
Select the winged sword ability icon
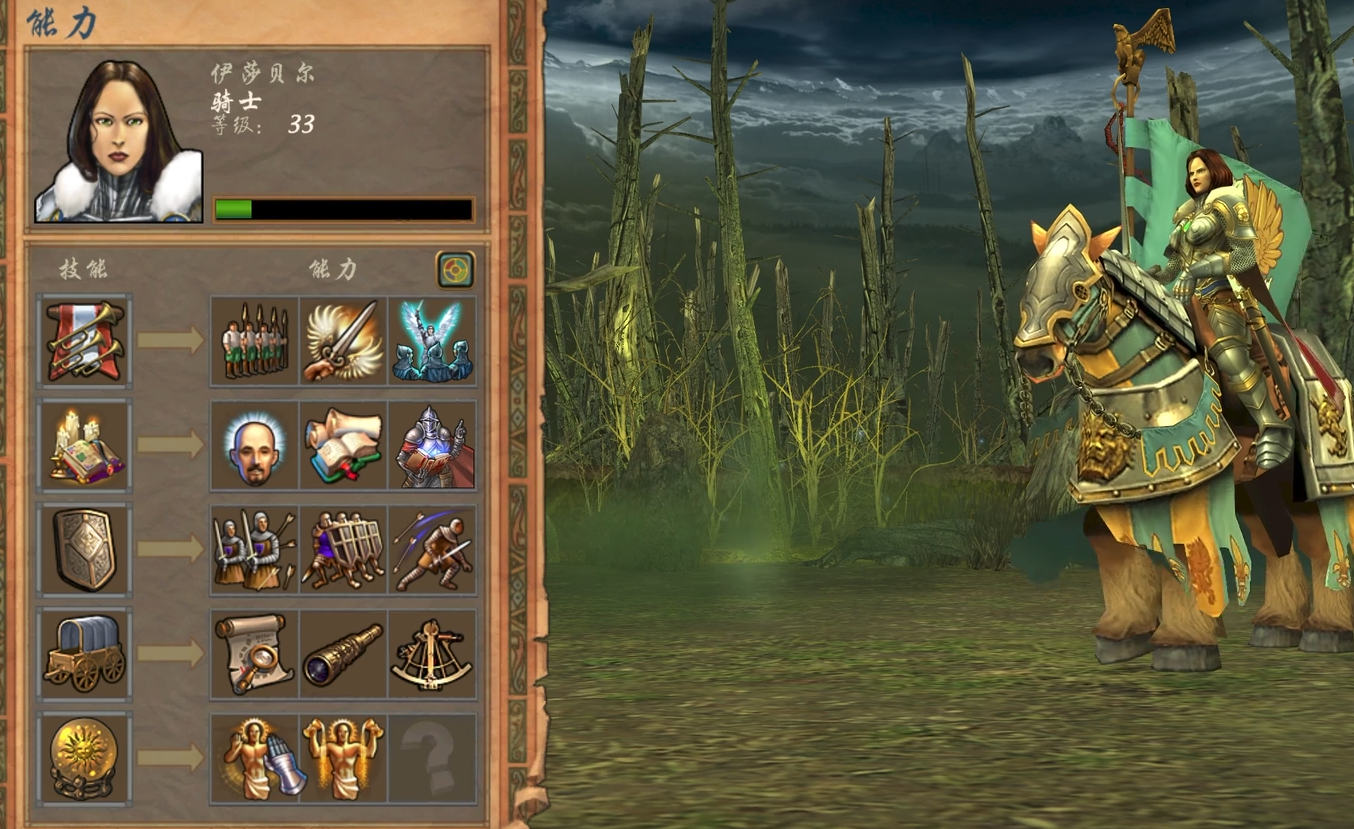click(x=343, y=341)
